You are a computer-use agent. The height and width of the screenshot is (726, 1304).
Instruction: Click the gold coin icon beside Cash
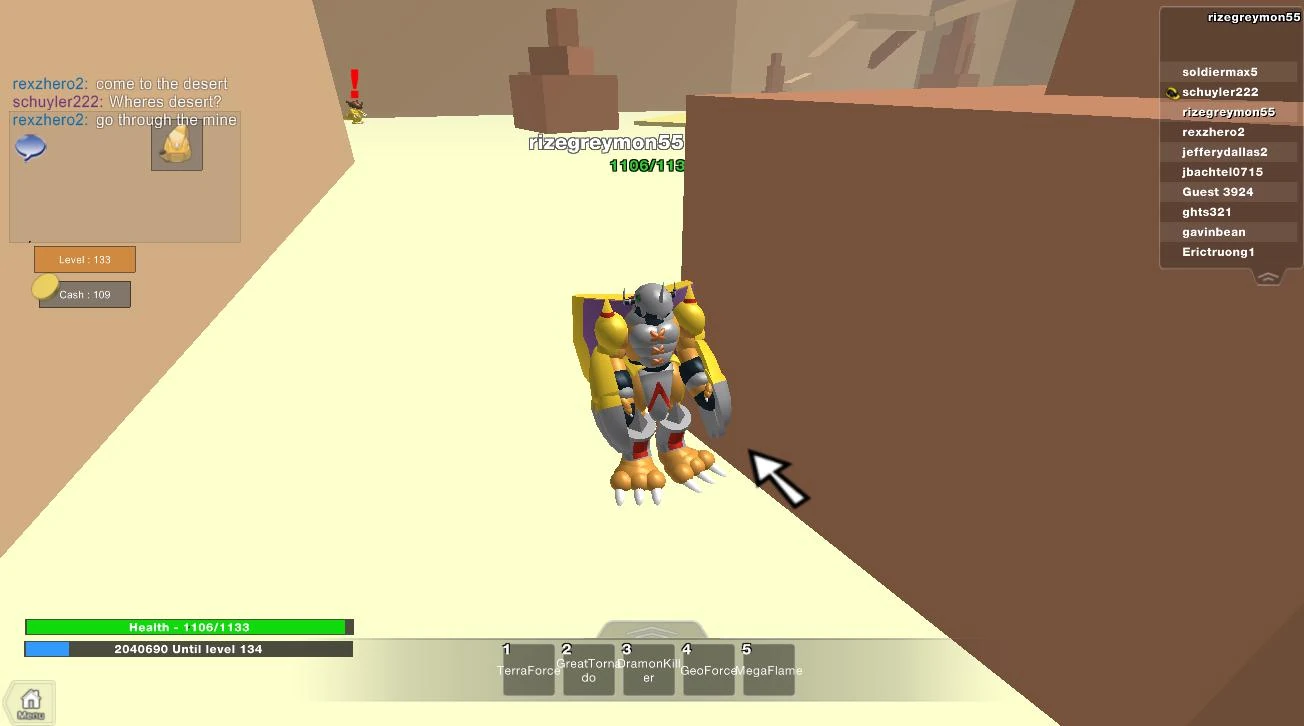[44, 287]
